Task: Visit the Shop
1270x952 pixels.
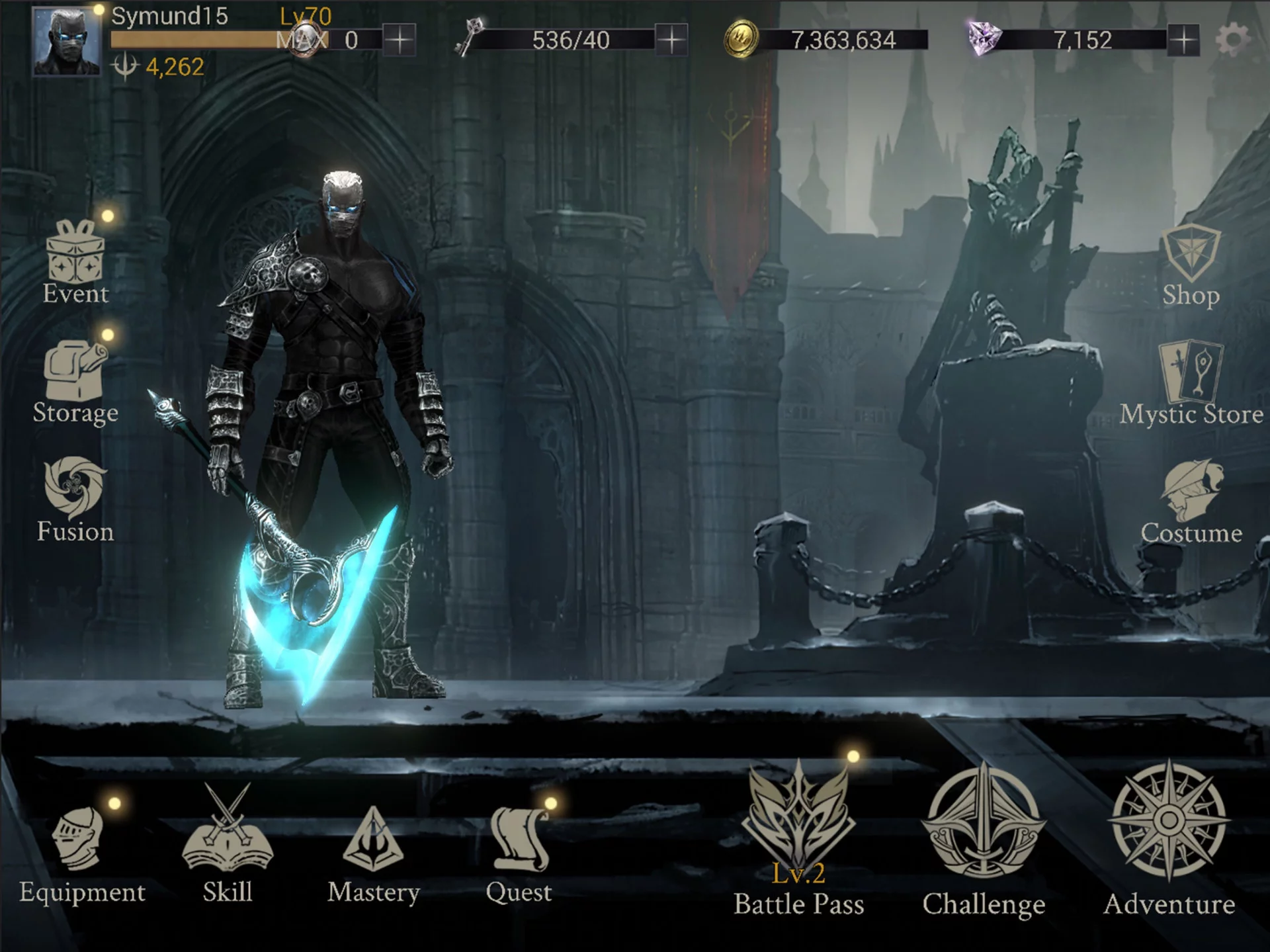Action: 1191,265
